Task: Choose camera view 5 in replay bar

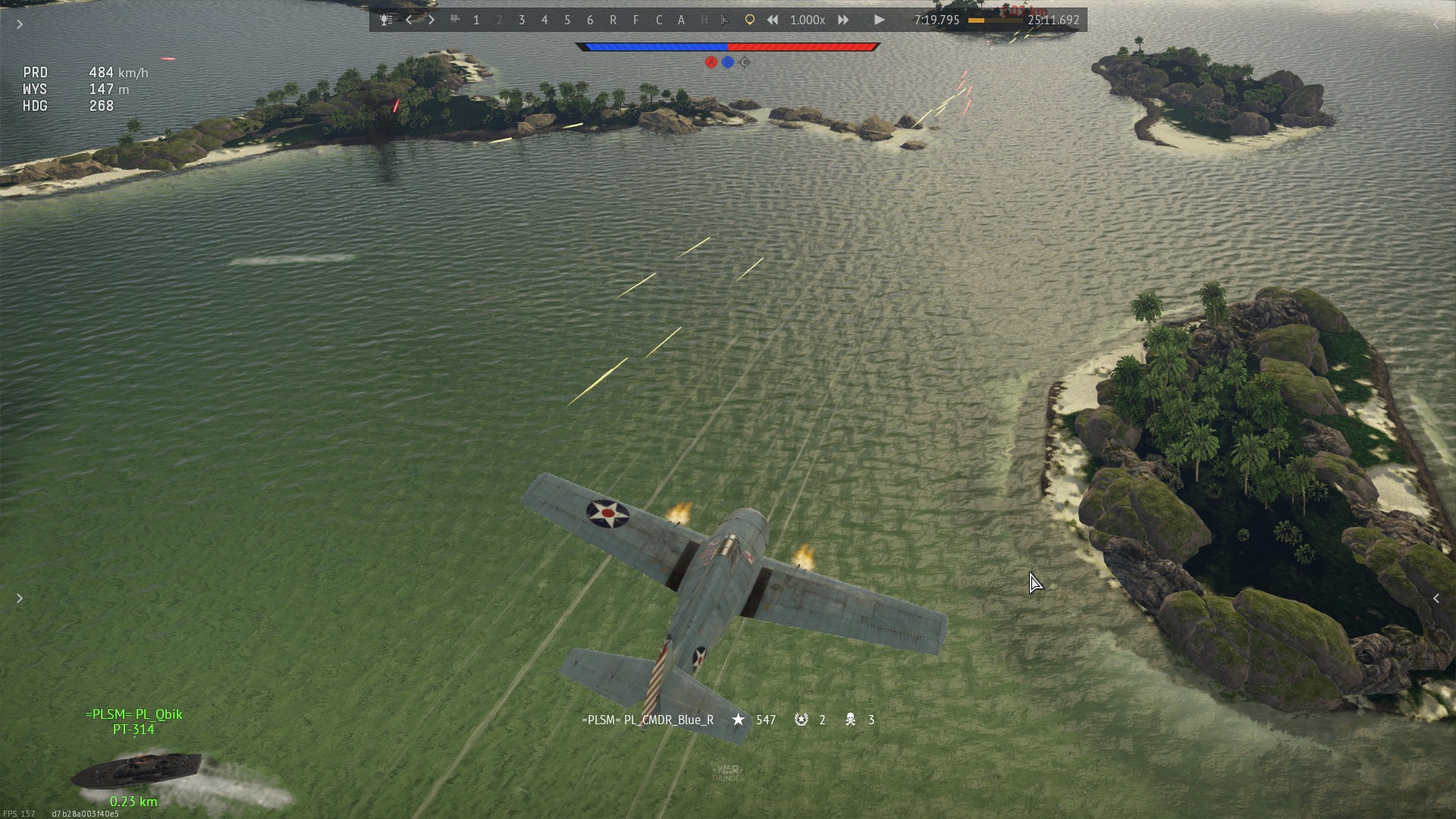Action: 567,20
